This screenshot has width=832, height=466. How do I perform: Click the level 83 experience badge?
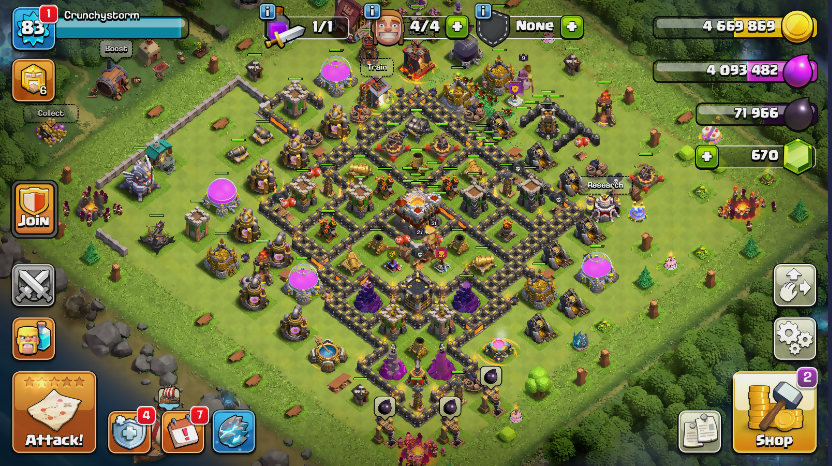(31, 28)
